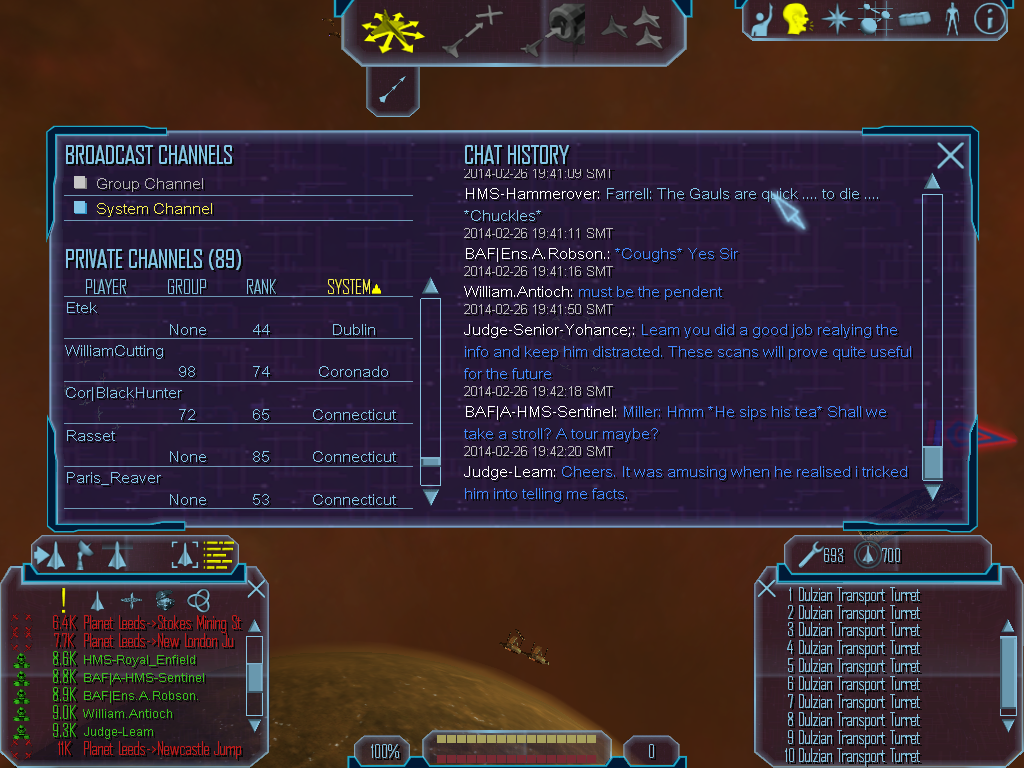Click the player list scroll-down arrow
Screen dimensions: 1024x768
pyautogui.click(x=431, y=496)
